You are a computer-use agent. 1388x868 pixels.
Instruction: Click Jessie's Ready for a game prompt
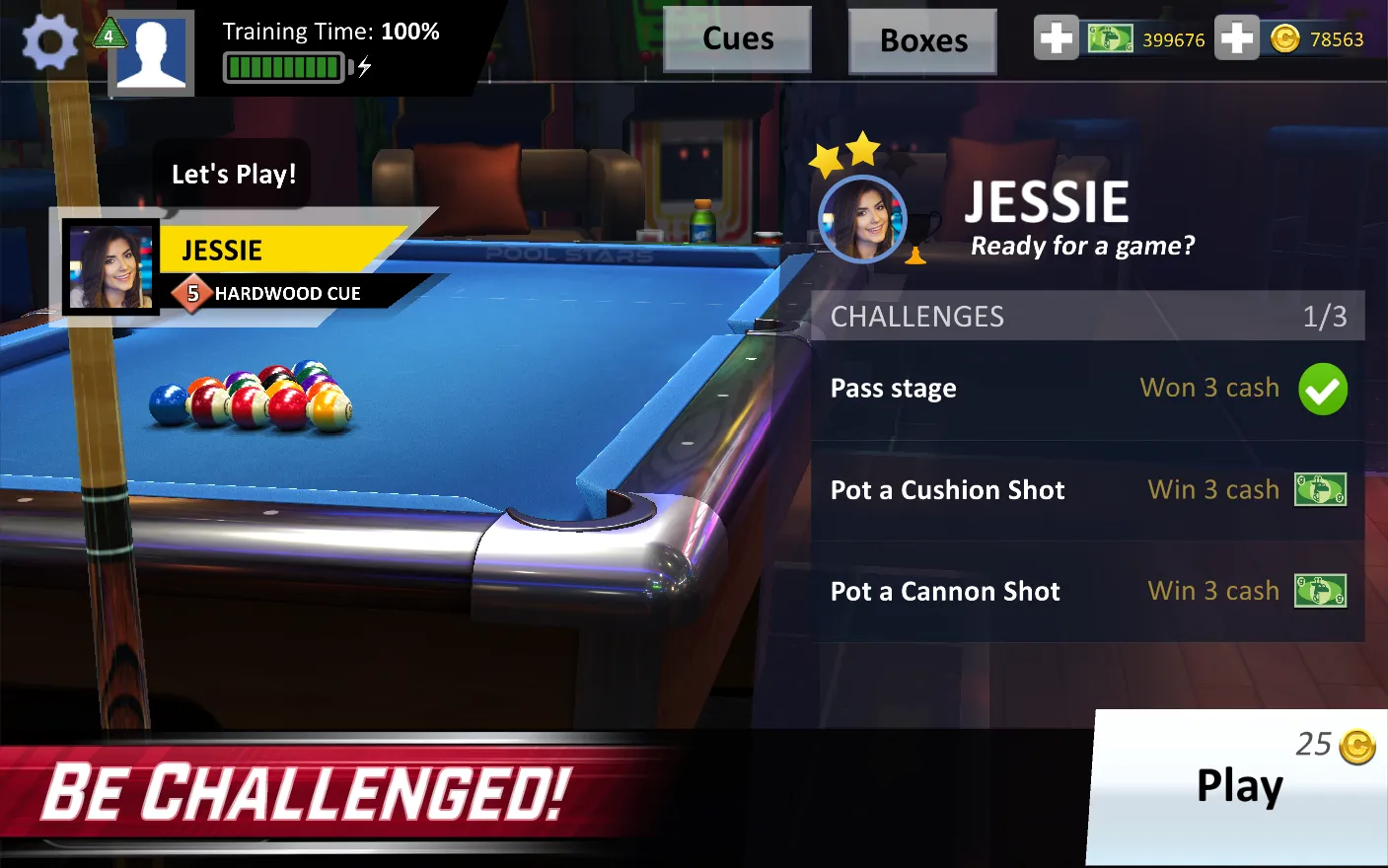coord(1081,246)
